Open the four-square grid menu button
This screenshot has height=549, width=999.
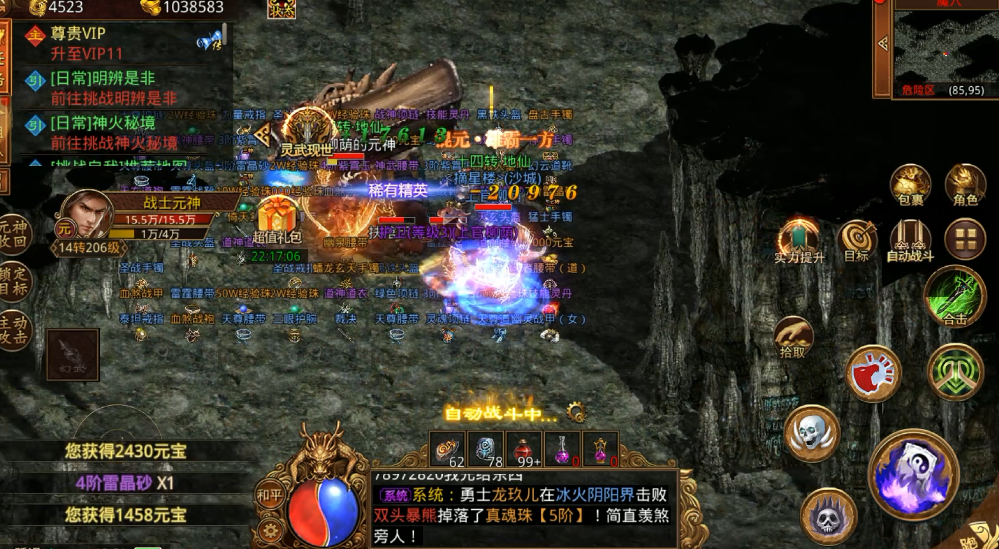coord(965,238)
